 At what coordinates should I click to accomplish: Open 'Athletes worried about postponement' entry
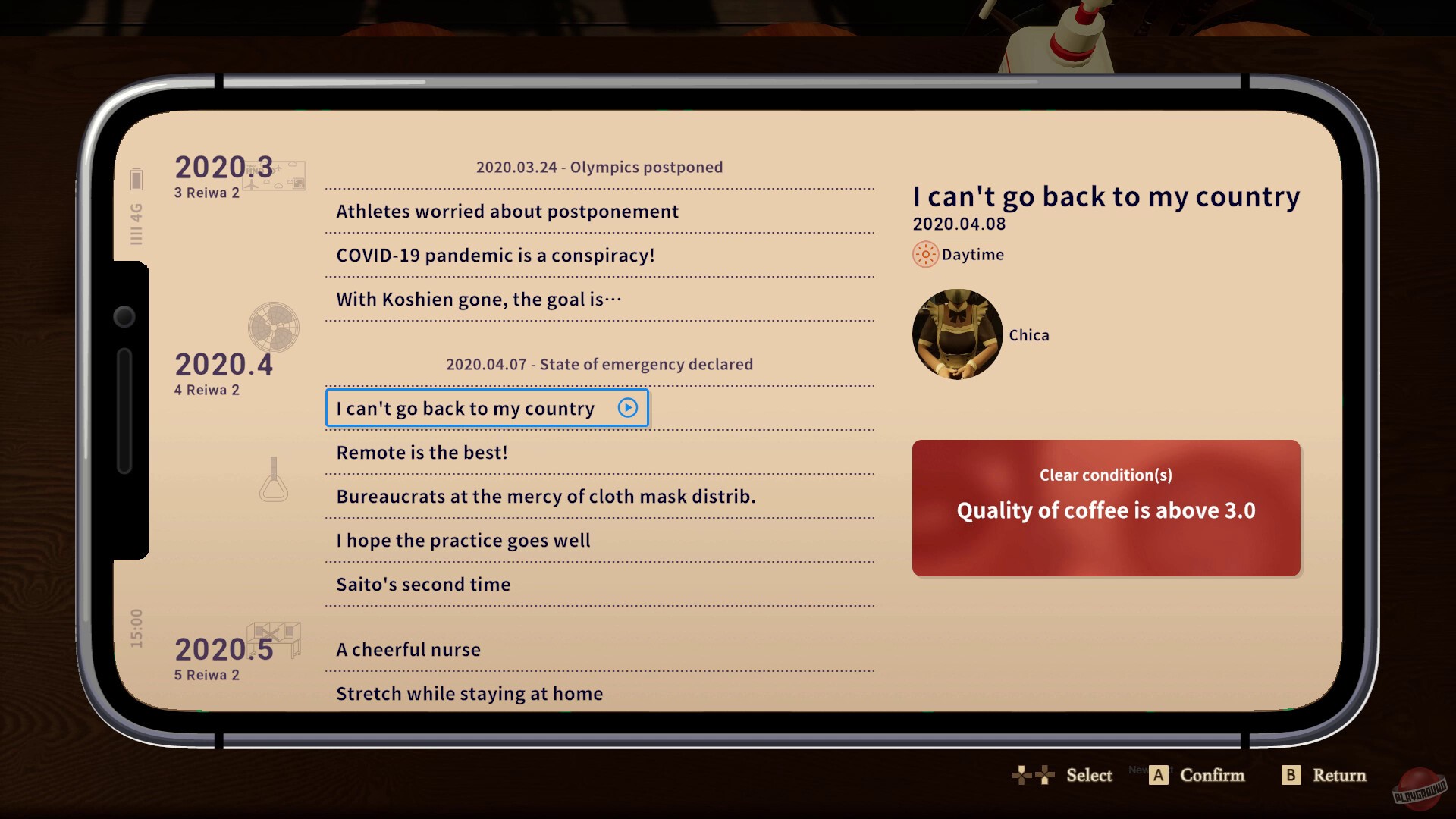(507, 212)
